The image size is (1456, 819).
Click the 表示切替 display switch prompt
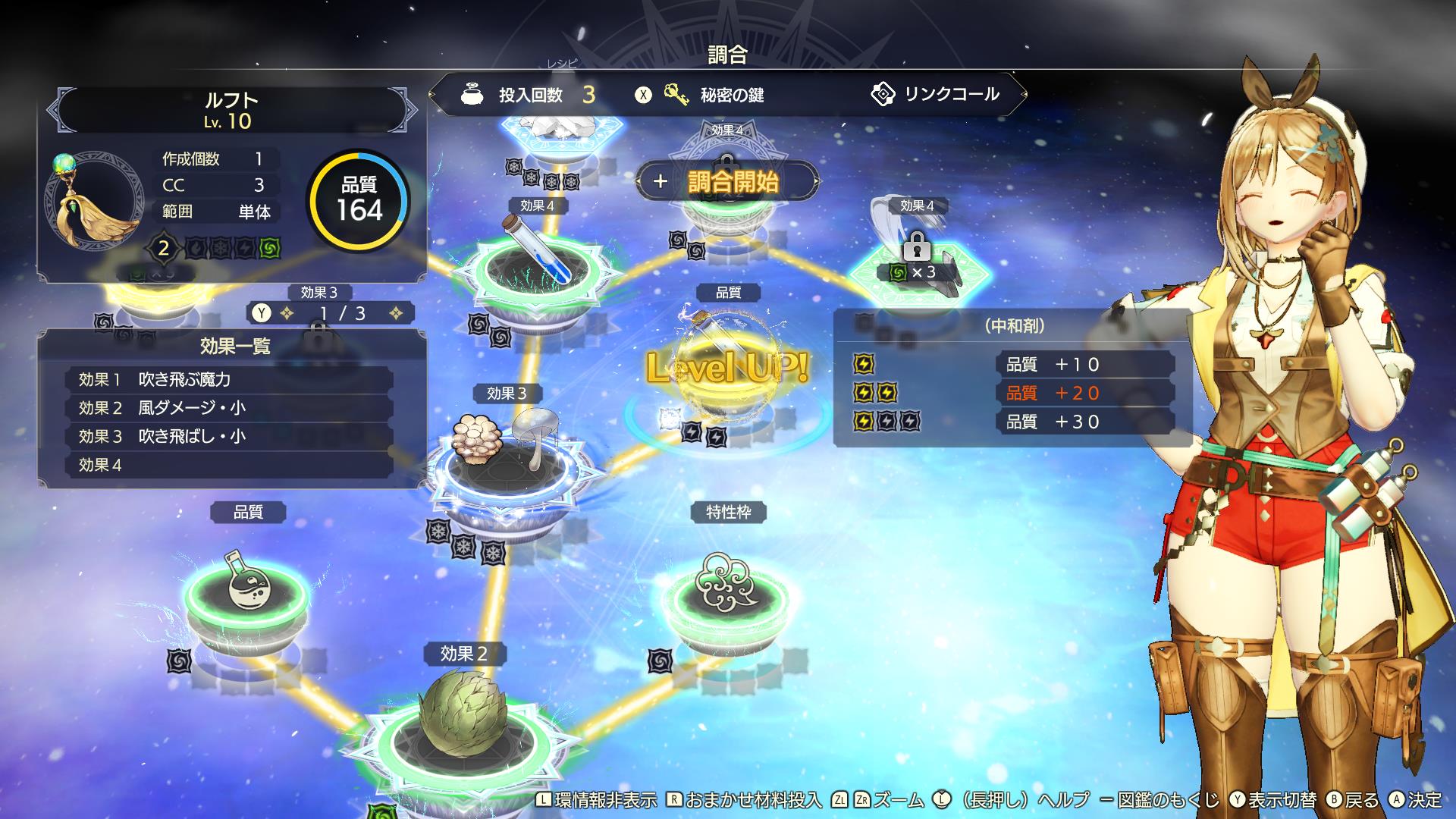click(x=1274, y=800)
